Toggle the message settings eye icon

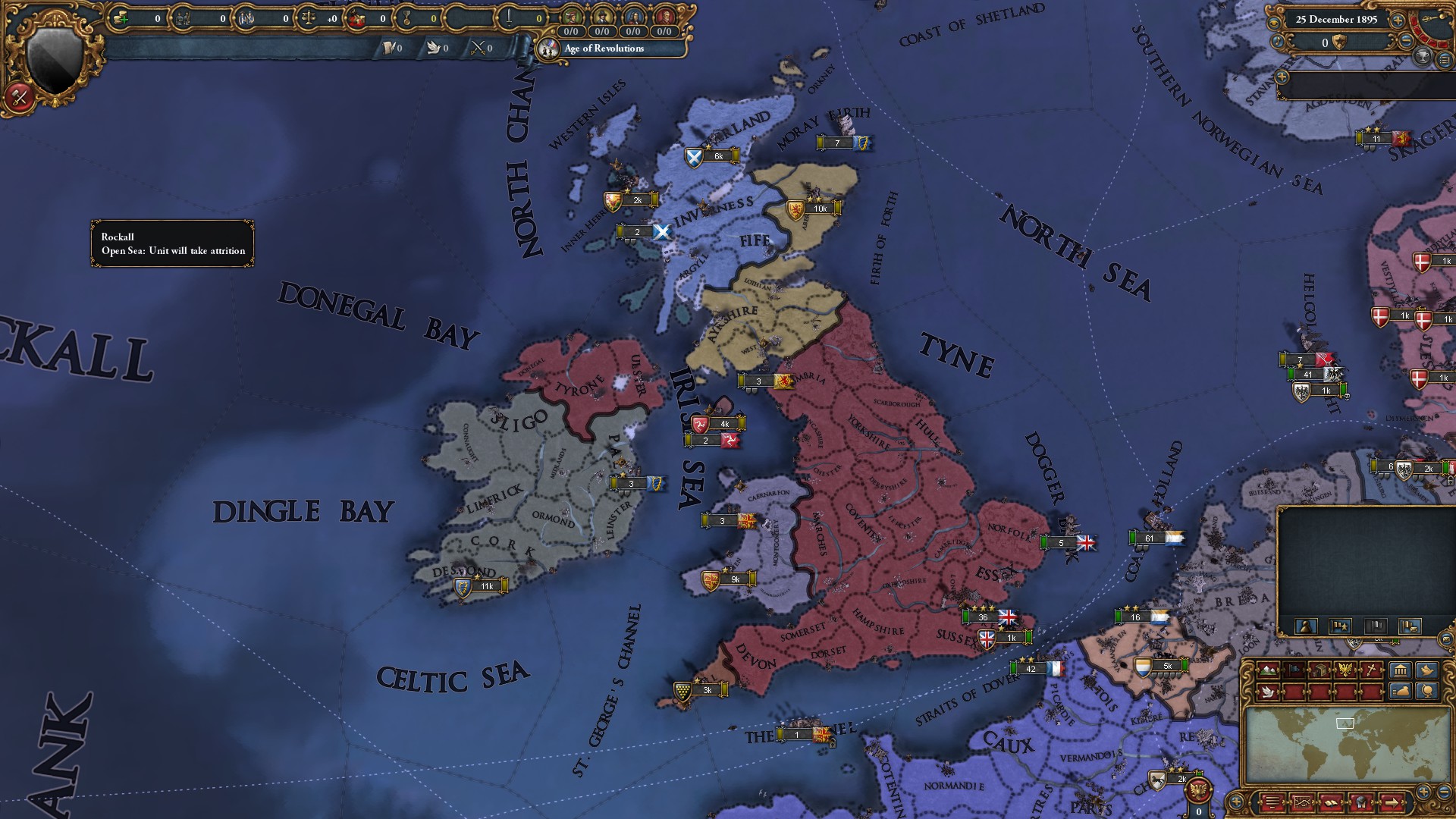click(x=1275, y=23)
